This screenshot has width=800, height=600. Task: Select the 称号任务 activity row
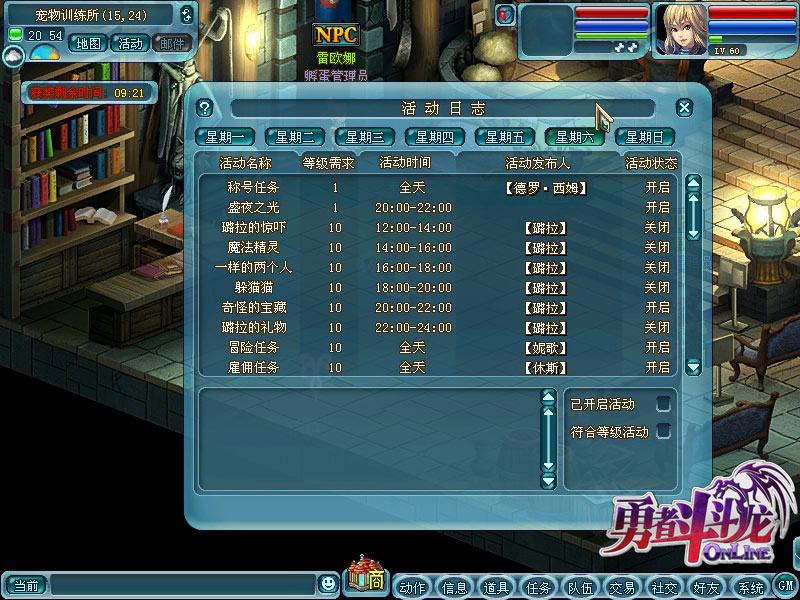(253, 187)
